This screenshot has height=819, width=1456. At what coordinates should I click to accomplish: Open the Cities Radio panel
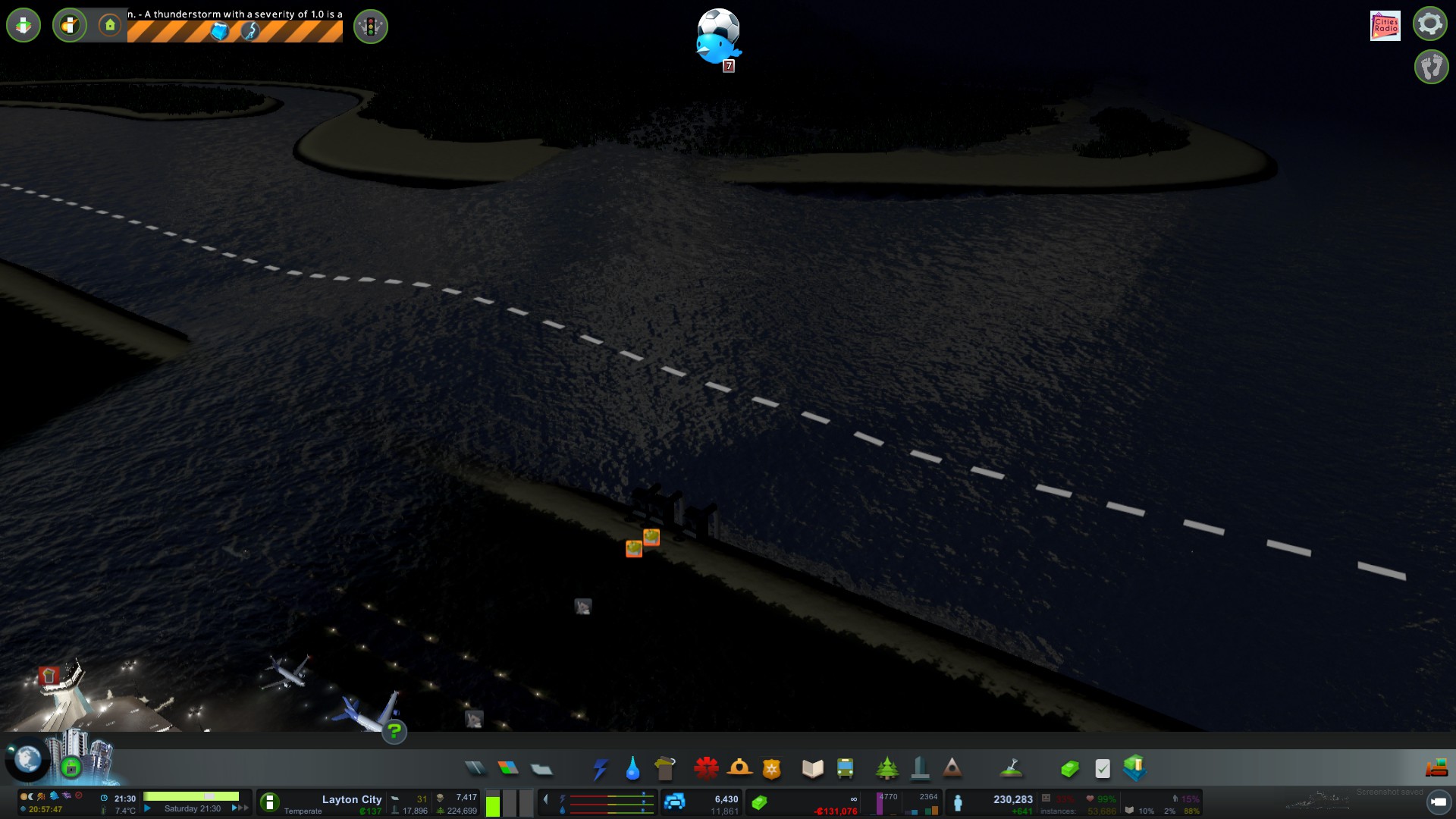[x=1385, y=25]
